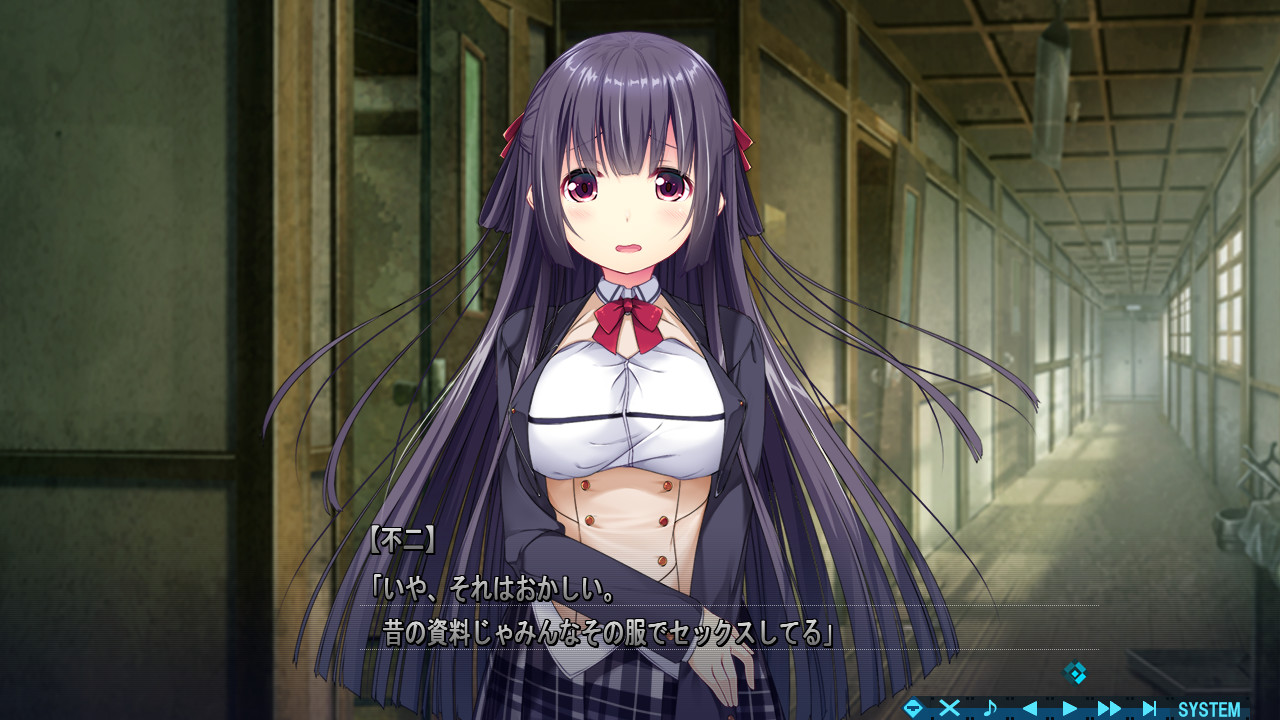Image resolution: width=1280 pixels, height=720 pixels.
Task: Open the message backlog with the left arrow icon
Action: point(1030,707)
